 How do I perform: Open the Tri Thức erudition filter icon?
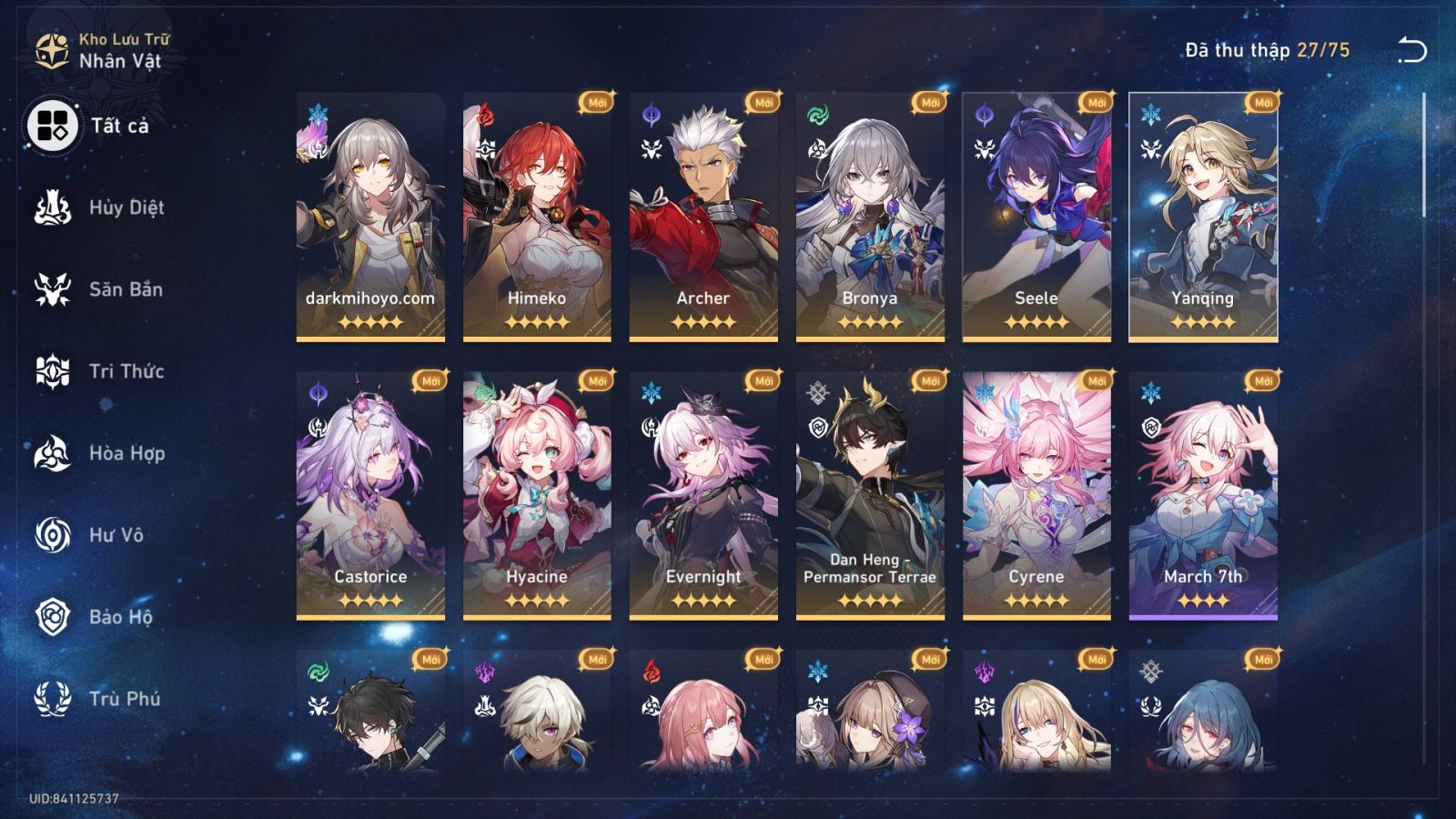[55, 371]
